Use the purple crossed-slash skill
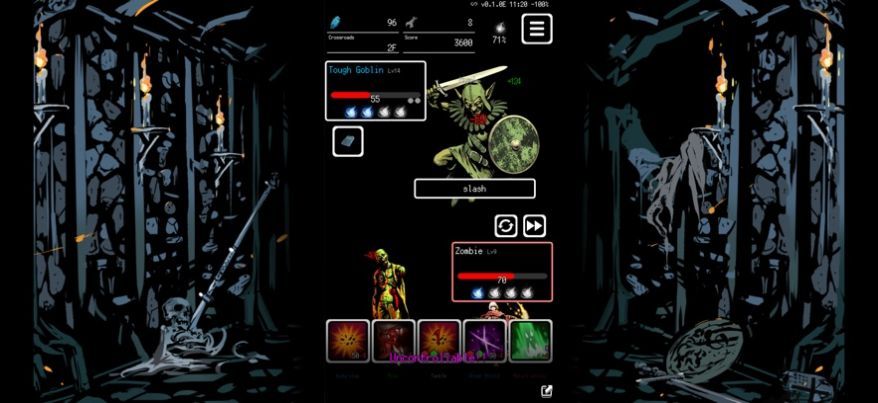This screenshot has width=878, height=403. click(x=485, y=341)
